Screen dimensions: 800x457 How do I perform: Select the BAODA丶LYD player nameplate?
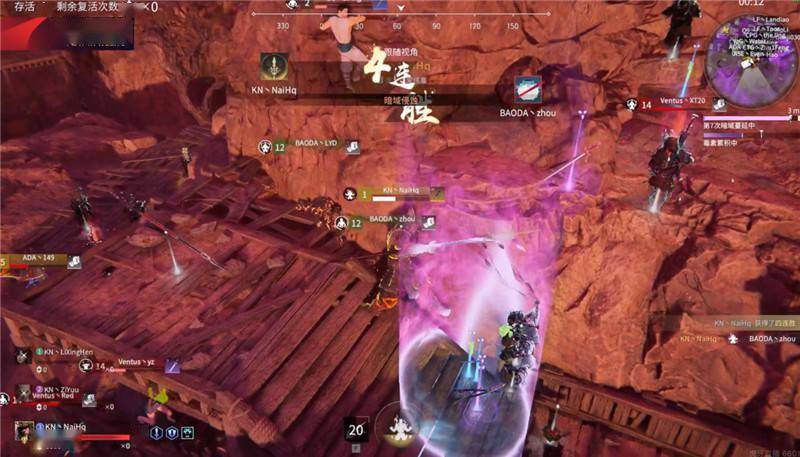316,144
